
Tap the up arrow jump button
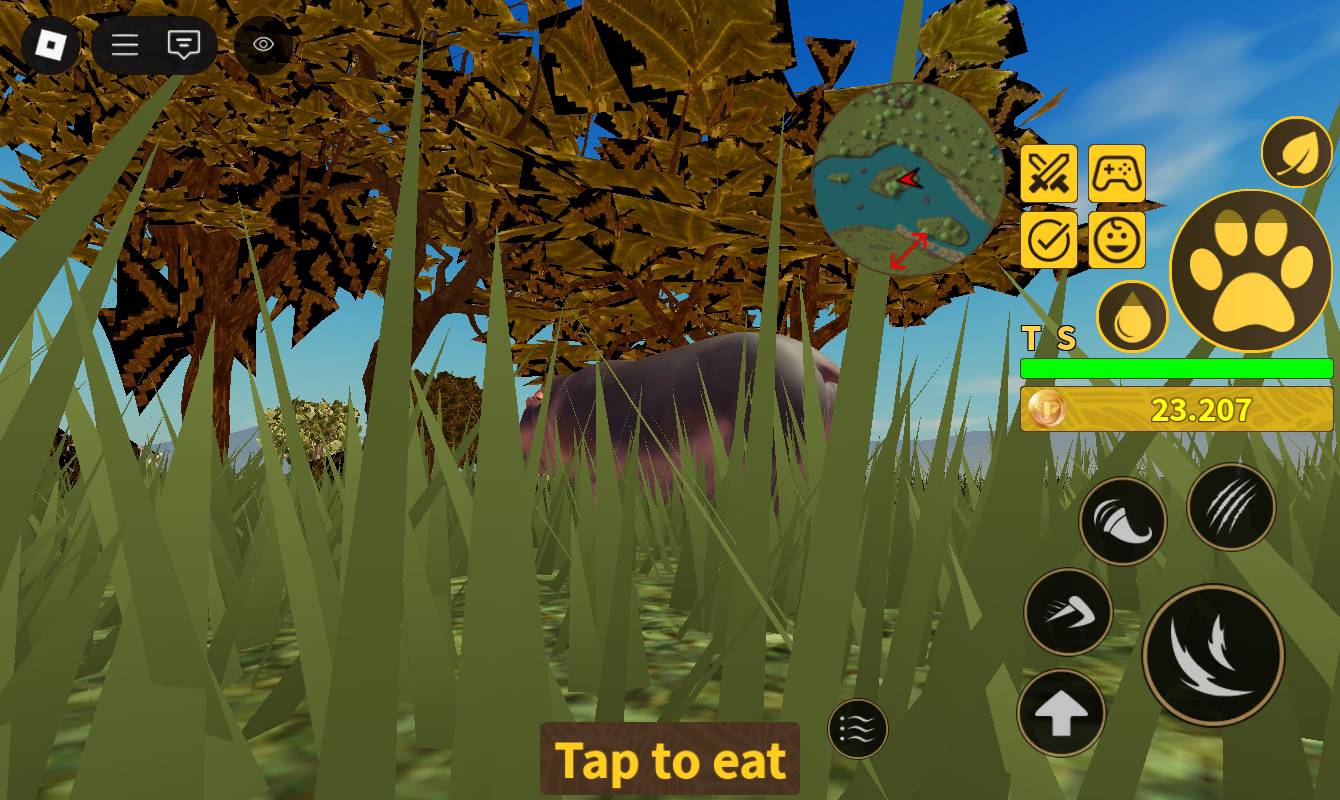click(x=1061, y=713)
